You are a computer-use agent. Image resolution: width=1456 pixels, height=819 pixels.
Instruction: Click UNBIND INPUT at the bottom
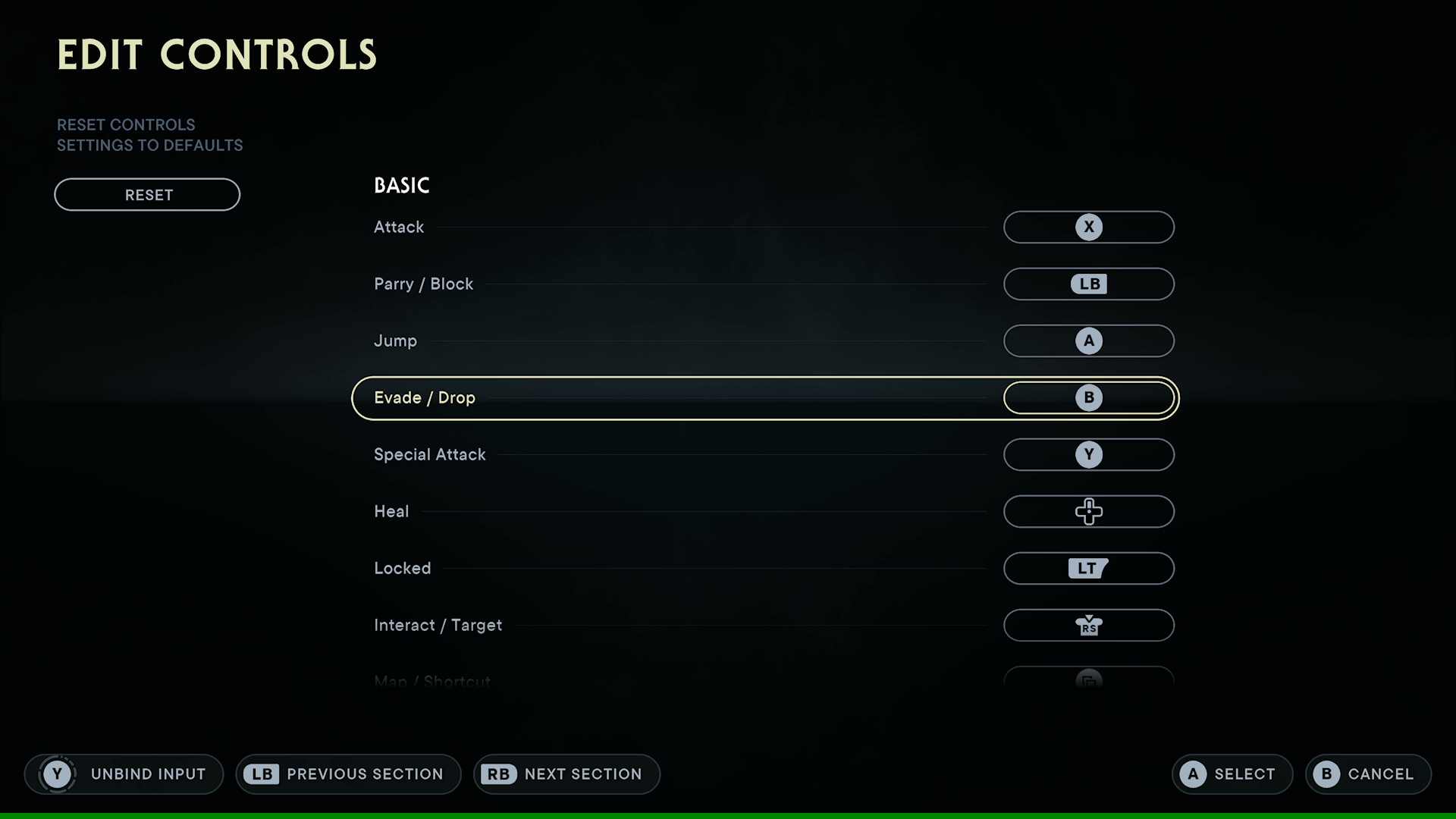[x=149, y=774]
